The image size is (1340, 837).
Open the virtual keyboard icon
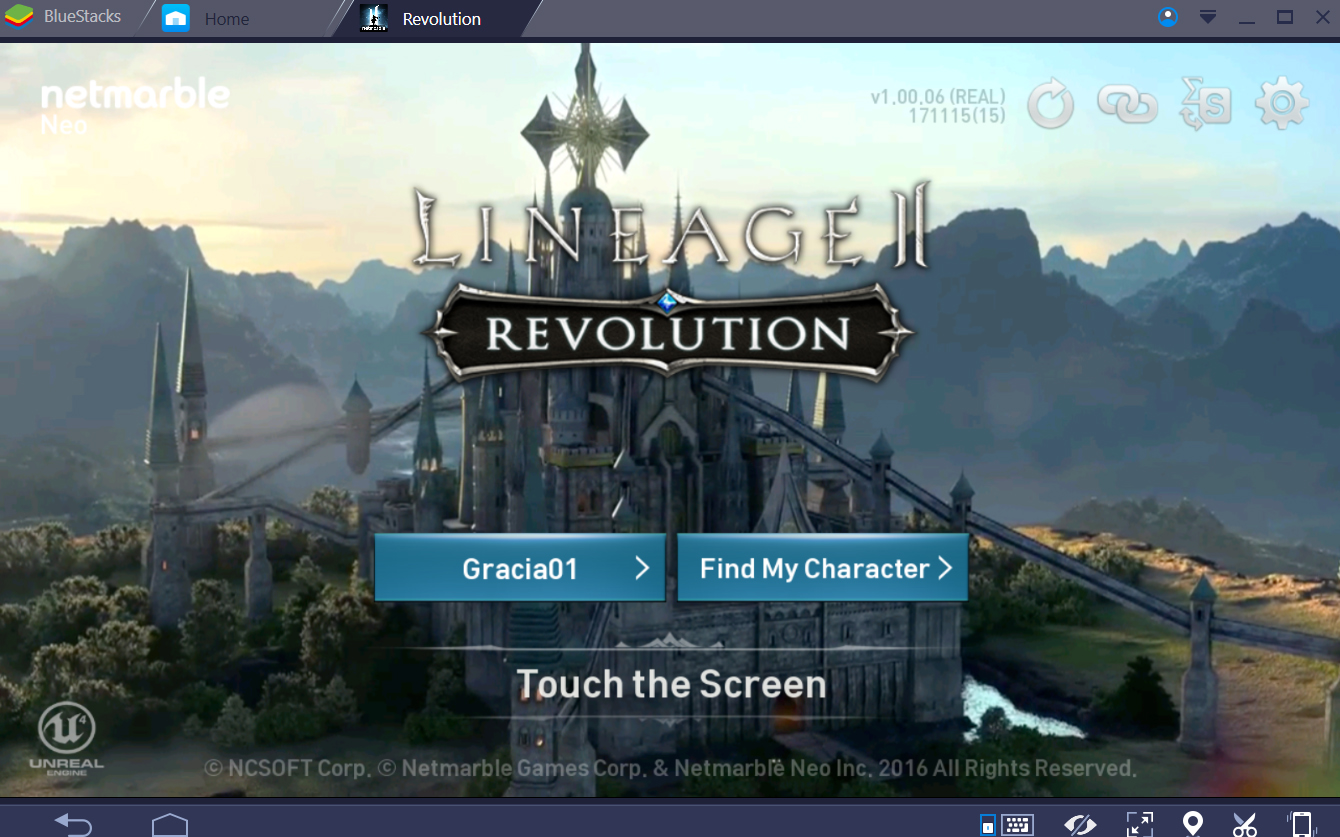pyautogui.click(x=1017, y=824)
